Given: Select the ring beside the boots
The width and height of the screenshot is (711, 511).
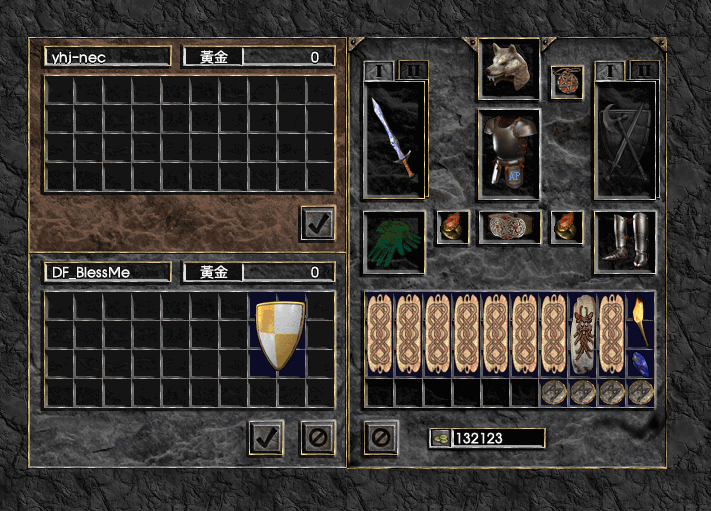Looking at the screenshot, I should (567, 227).
